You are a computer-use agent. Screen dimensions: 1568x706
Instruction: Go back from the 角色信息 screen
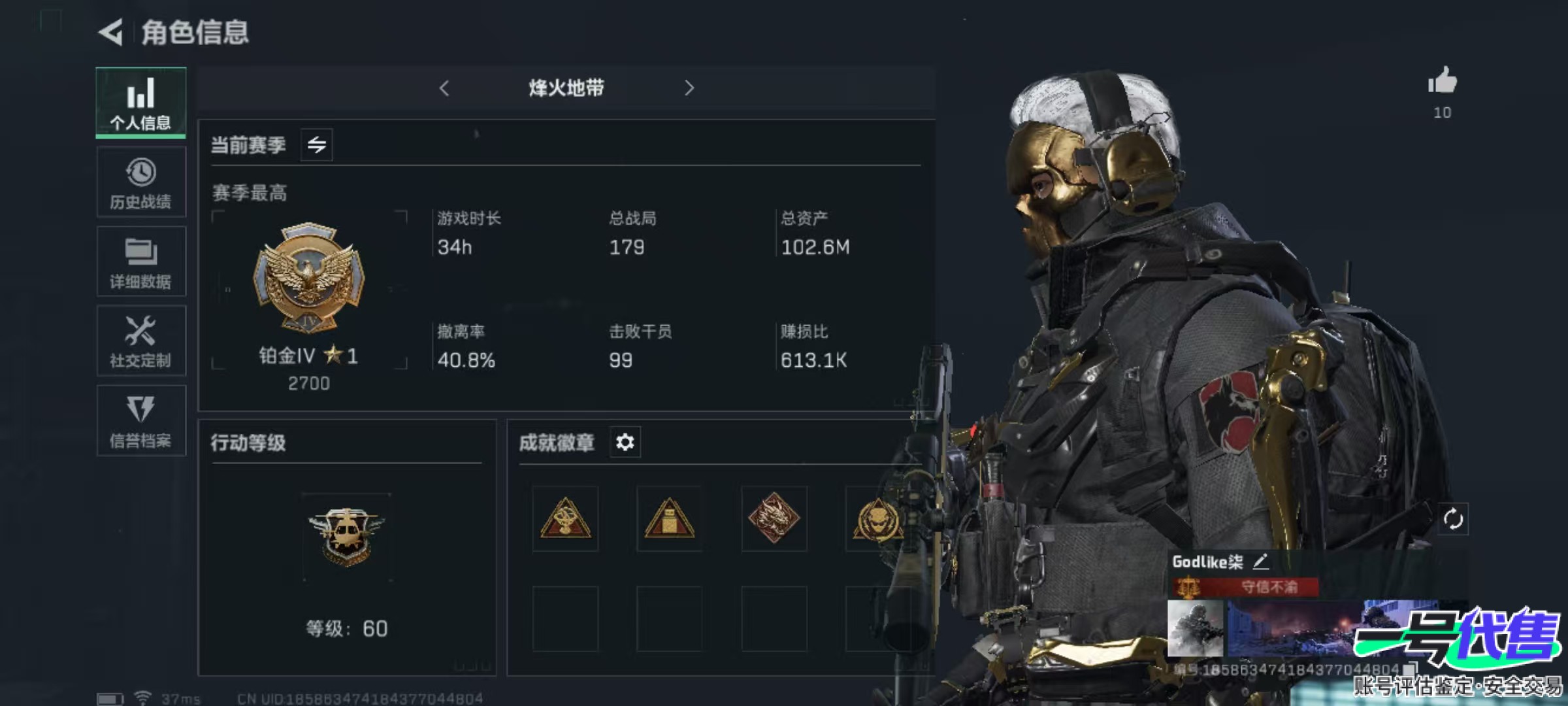point(111,32)
